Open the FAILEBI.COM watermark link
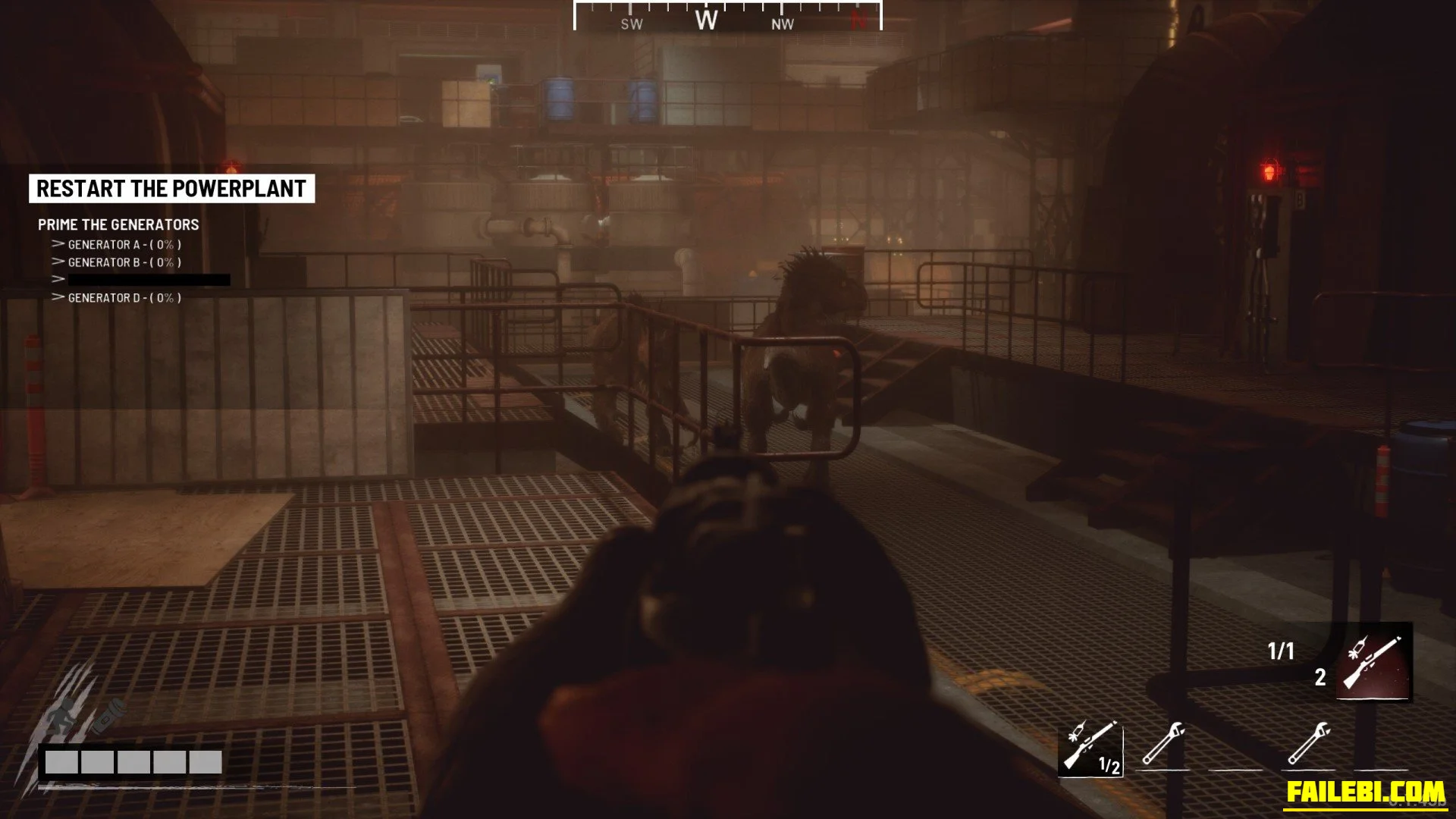This screenshot has height=819, width=1456. (1365, 792)
